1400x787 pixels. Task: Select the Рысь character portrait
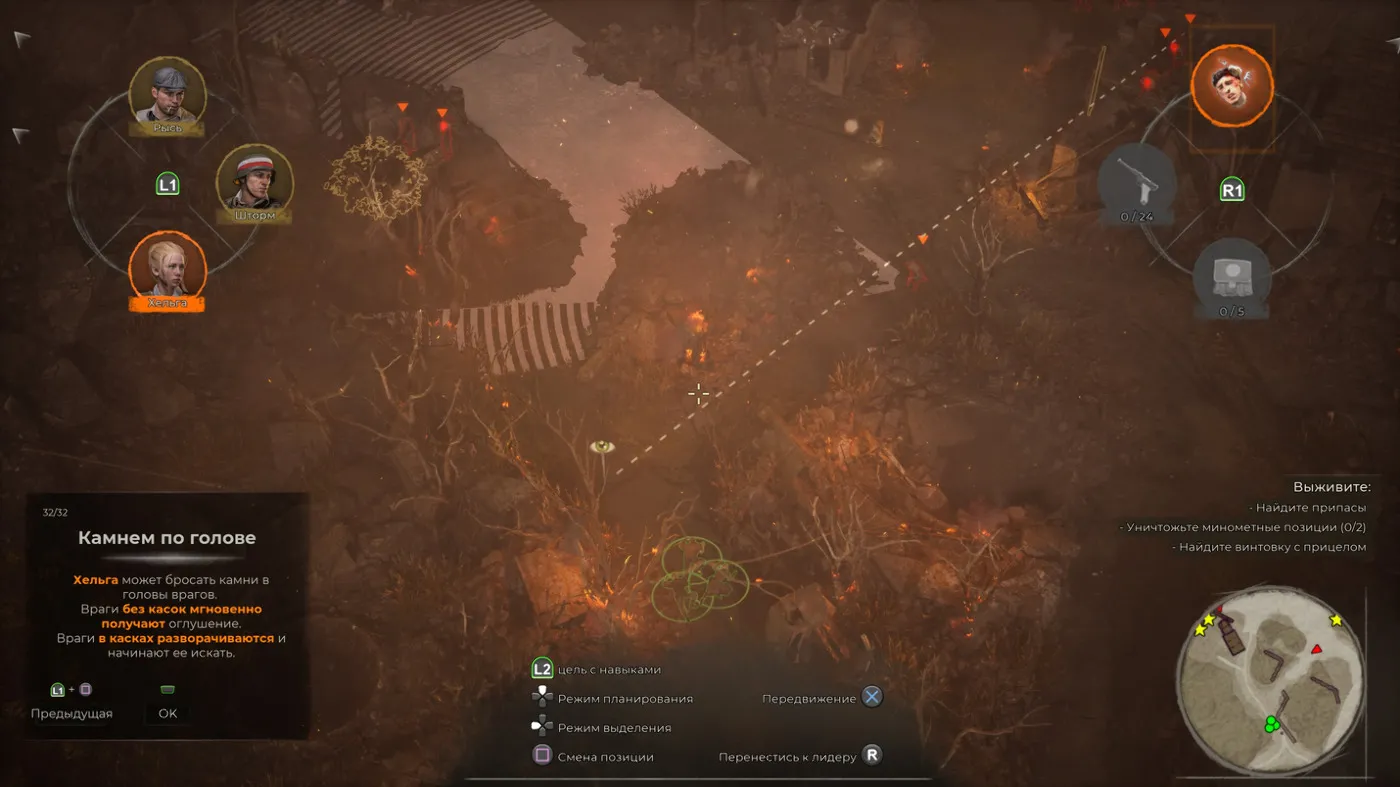[x=168, y=92]
